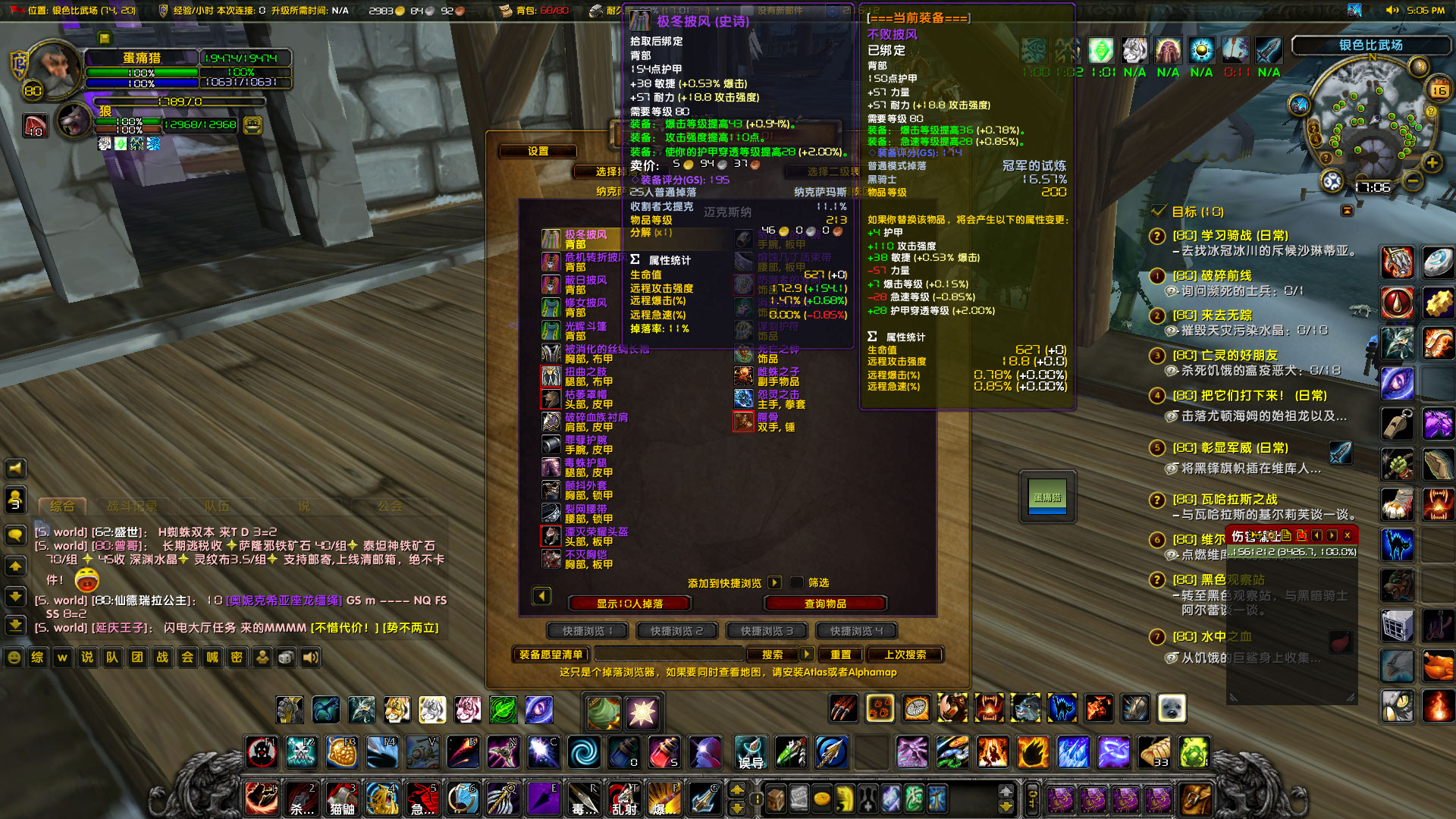Click the dice roll icon in chat bar
This screenshot has width=1456, height=819.
tap(285, 658)
